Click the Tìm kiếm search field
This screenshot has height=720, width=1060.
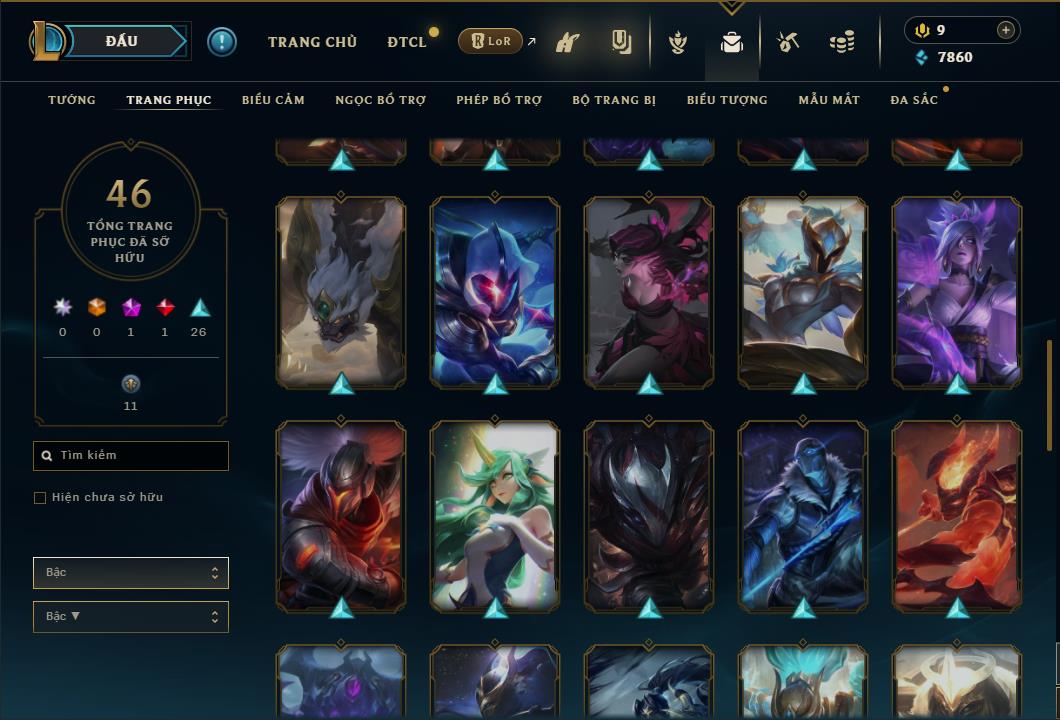click(131, 456)
